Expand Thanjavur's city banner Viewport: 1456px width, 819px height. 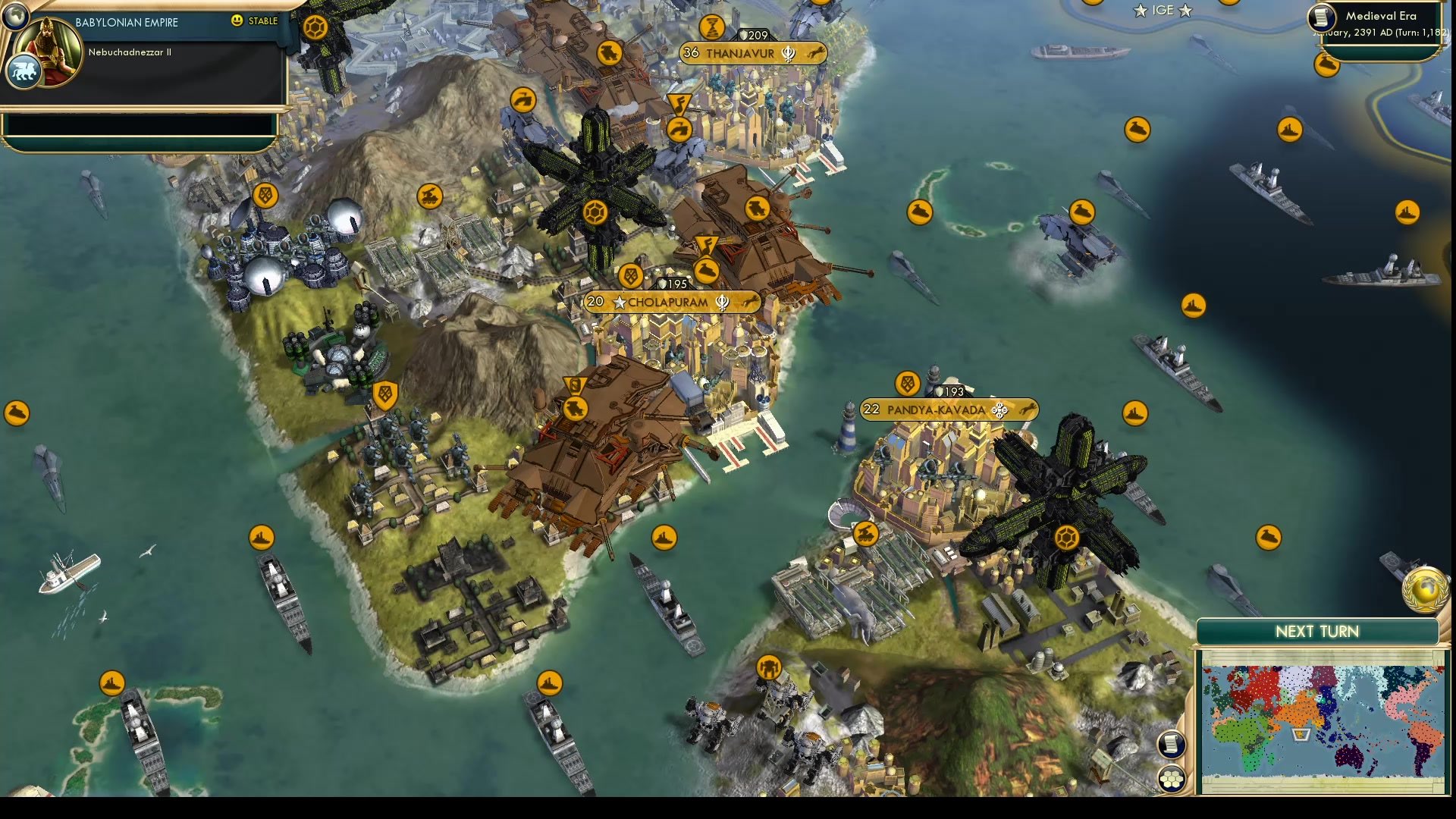[x=739, y=53]
